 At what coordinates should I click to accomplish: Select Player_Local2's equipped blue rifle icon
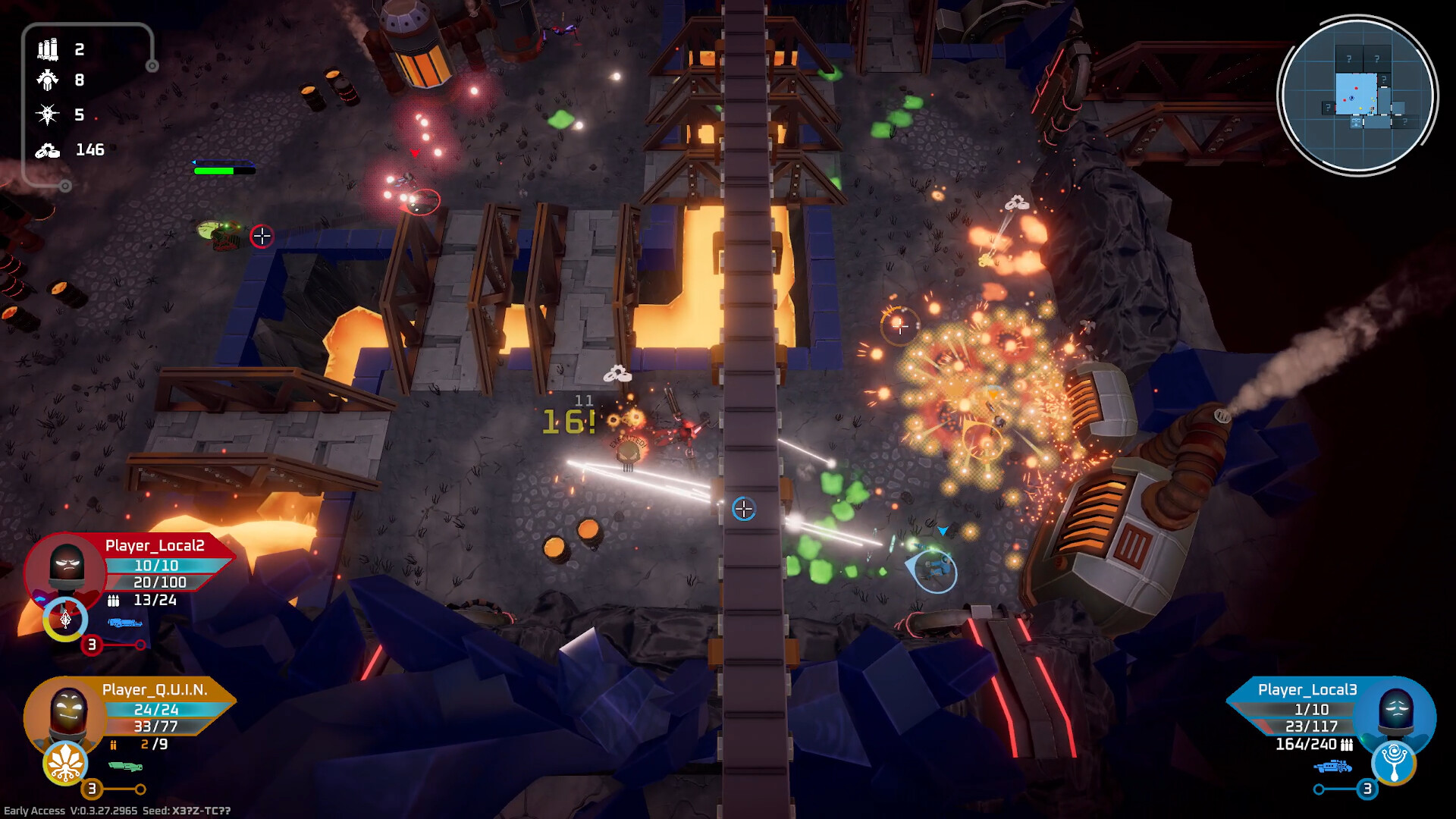tap(124, 623)
